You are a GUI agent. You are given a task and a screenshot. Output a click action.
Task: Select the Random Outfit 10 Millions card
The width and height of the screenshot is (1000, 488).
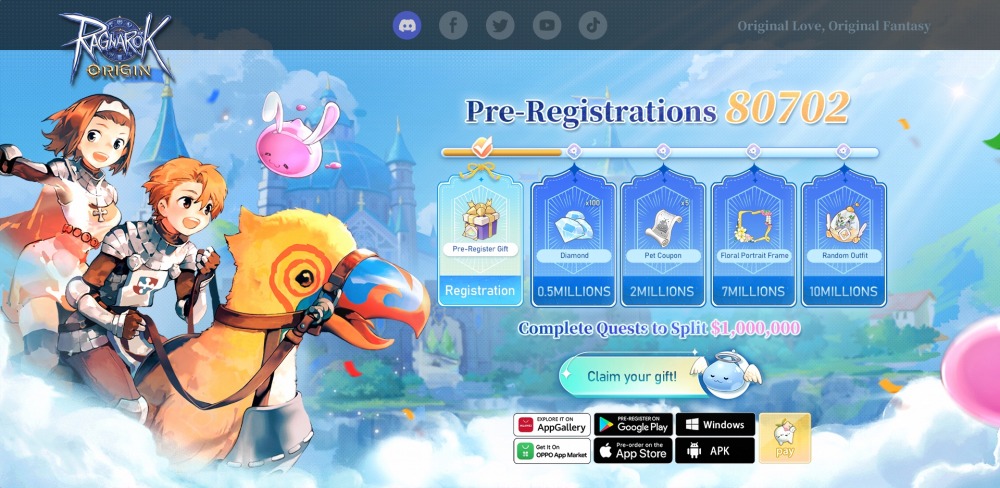tap(844, 238)
